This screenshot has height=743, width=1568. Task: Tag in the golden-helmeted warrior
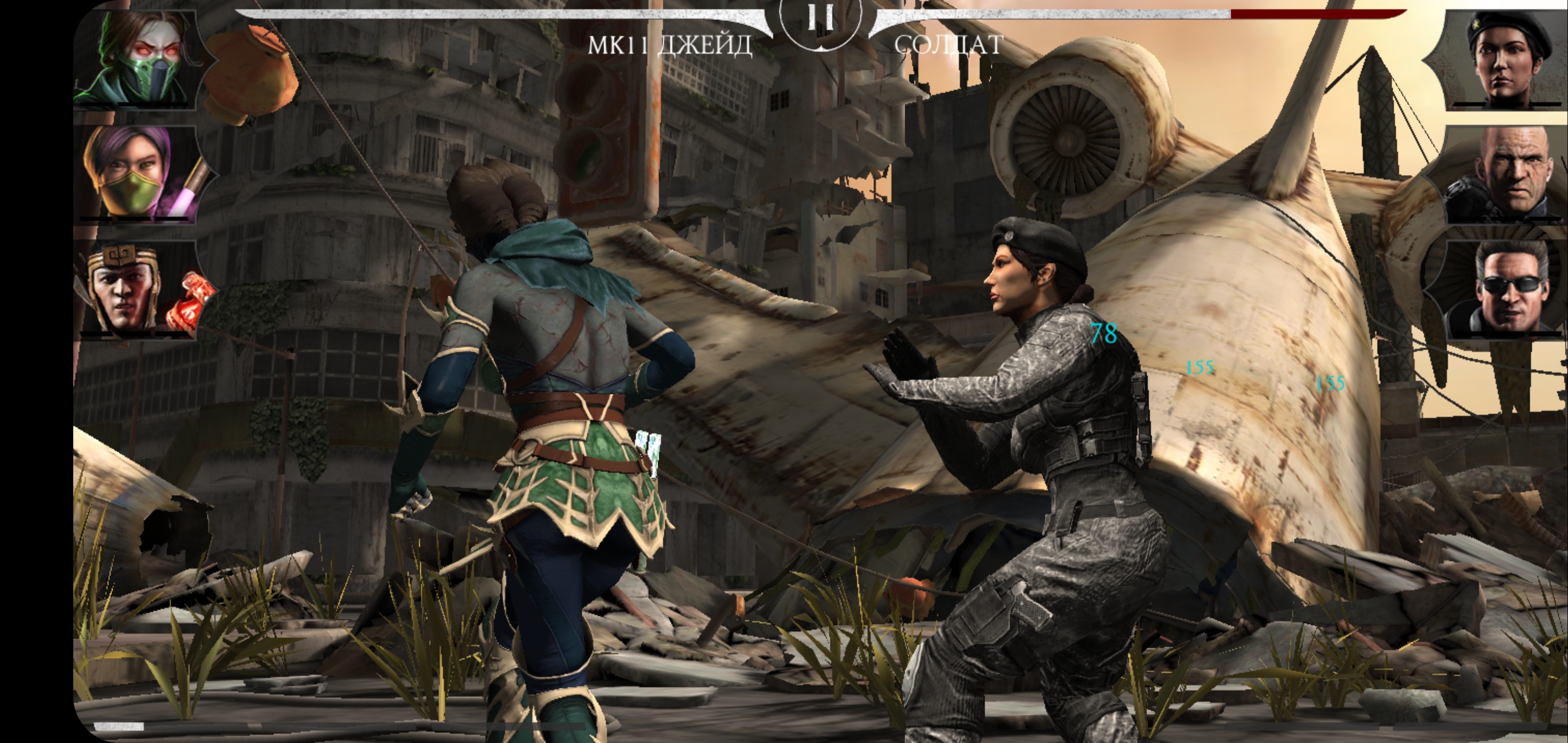point(139,289)
